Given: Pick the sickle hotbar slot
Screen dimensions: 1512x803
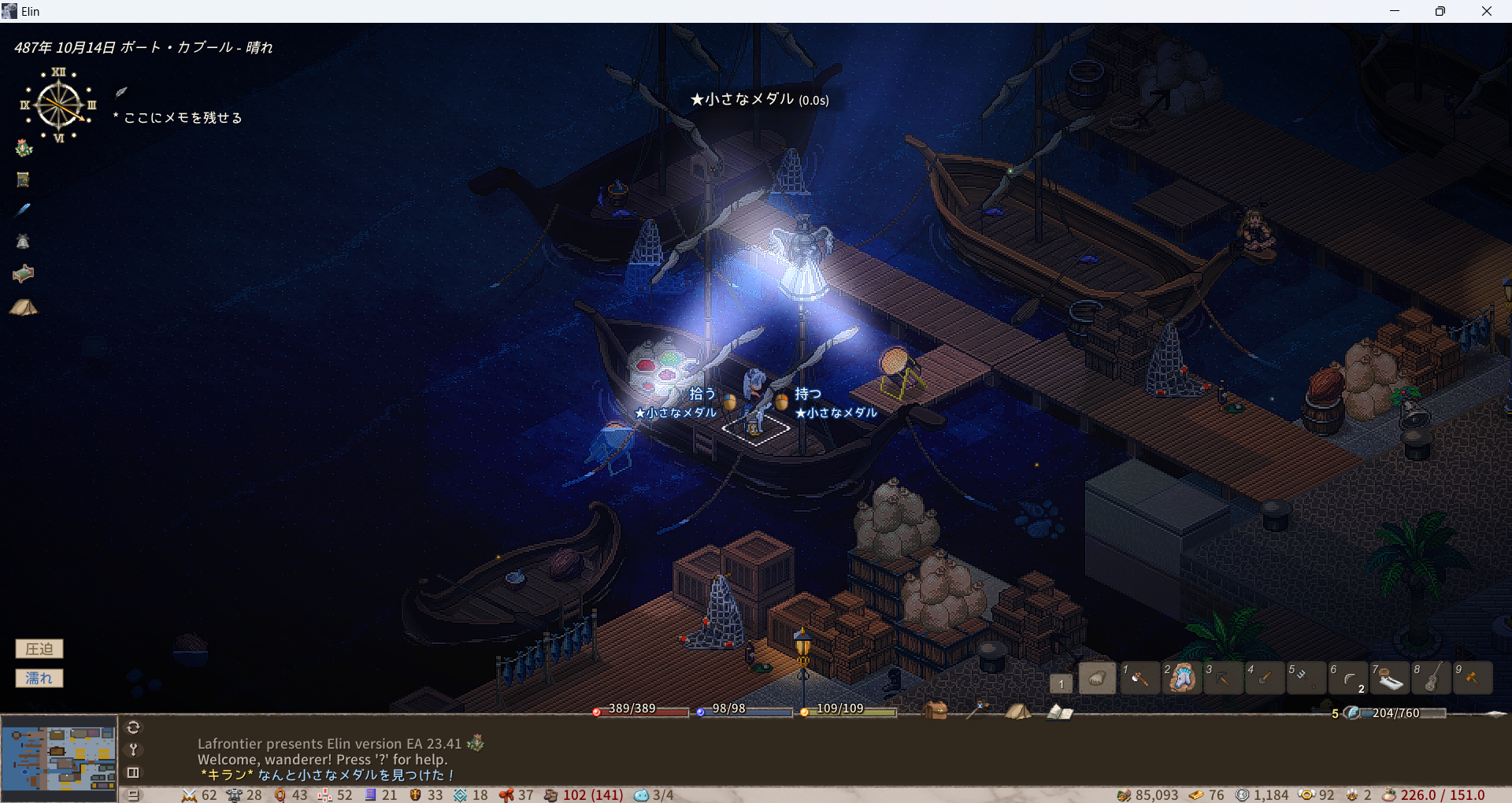Looking at the screenshot, I should tap(1348, 678).
